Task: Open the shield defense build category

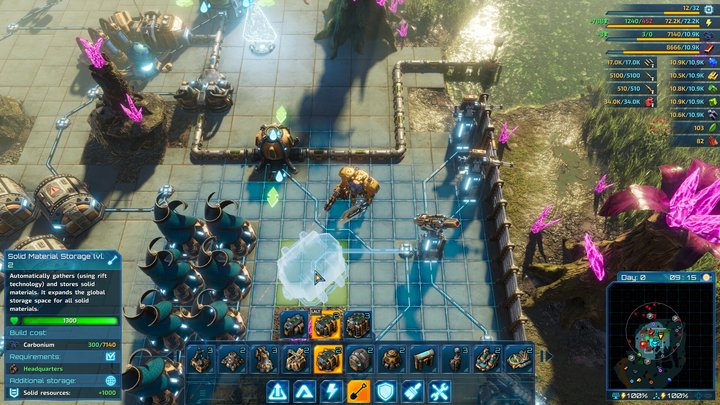Action: pyautogui.click(x=386, y=391)
